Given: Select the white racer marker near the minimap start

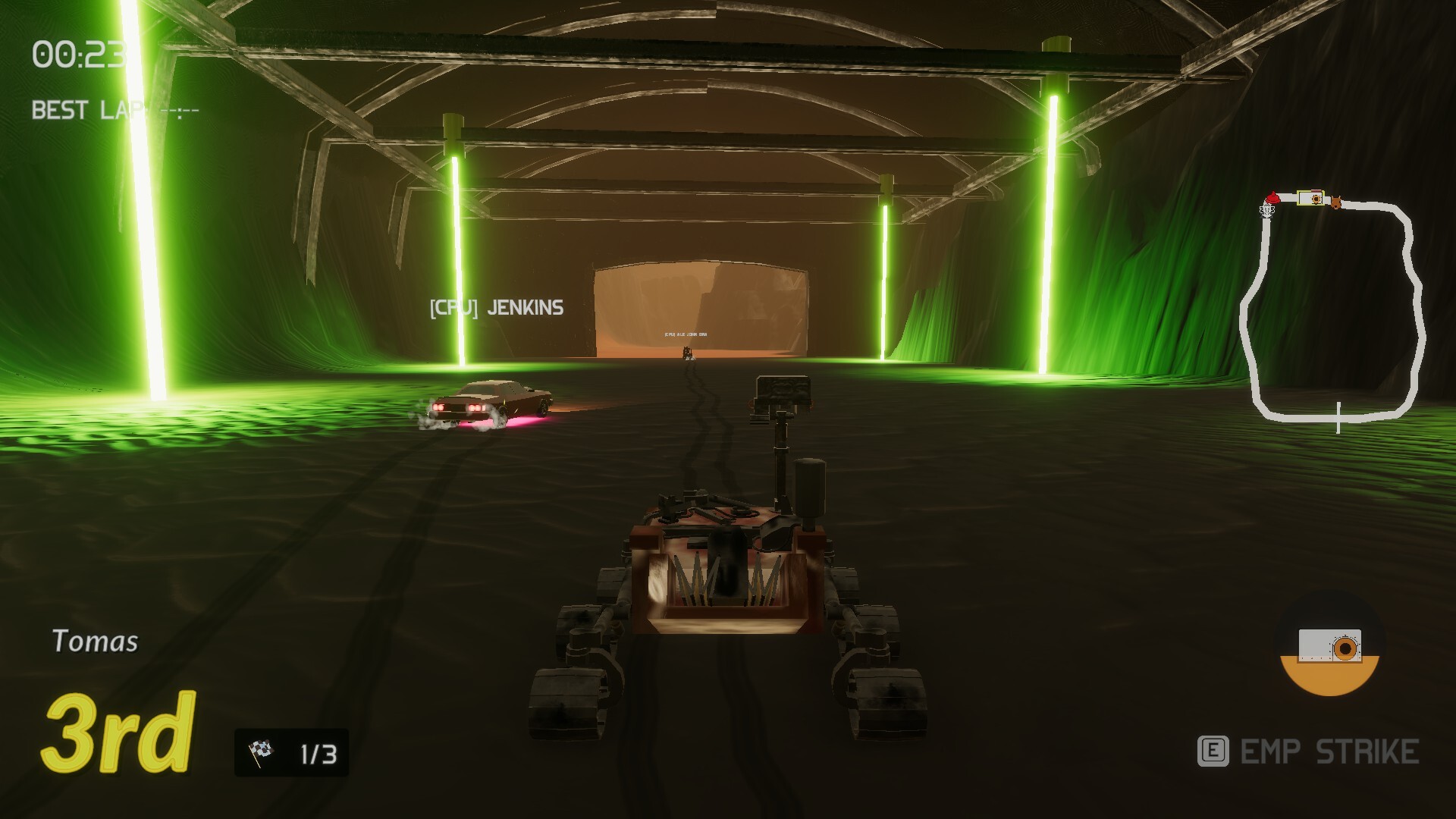Looking at the screenshot, I should [x=1266, y=210].
